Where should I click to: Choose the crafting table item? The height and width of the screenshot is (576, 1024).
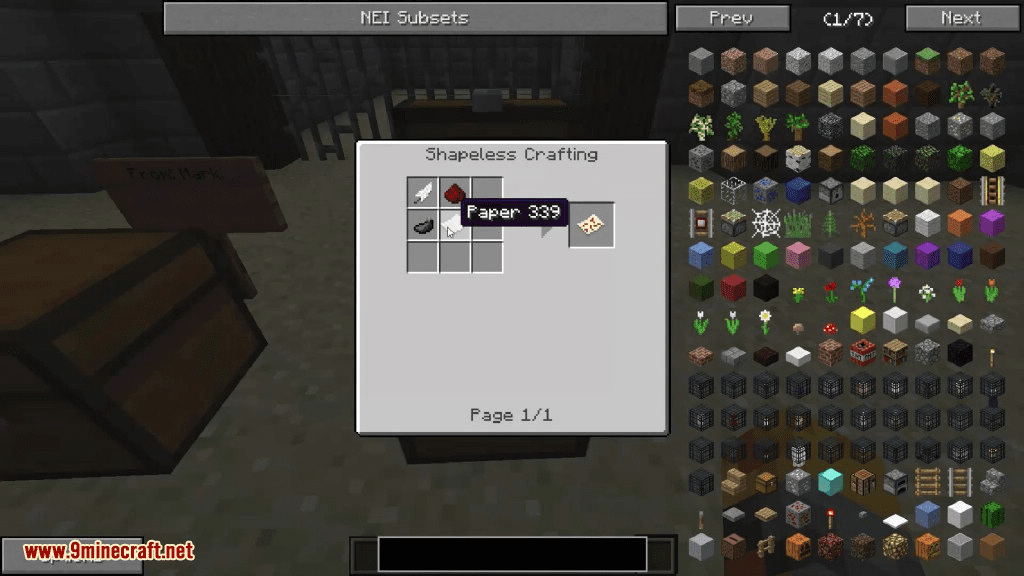pyautogui.click(x=863, y=482)
